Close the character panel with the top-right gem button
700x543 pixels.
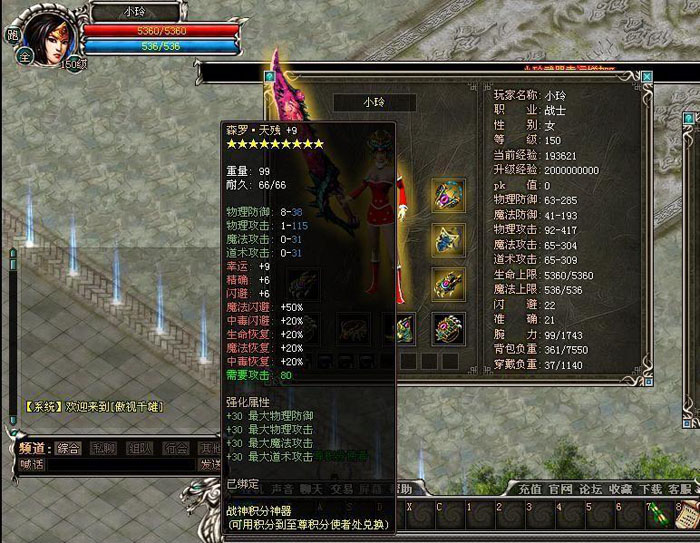pyautogui.click(x=647, y=76)
